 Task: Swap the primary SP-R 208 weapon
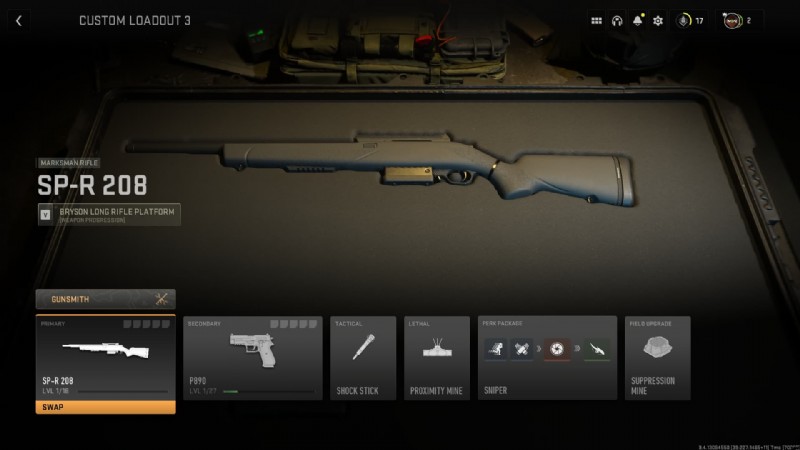(x=105, y=407)
